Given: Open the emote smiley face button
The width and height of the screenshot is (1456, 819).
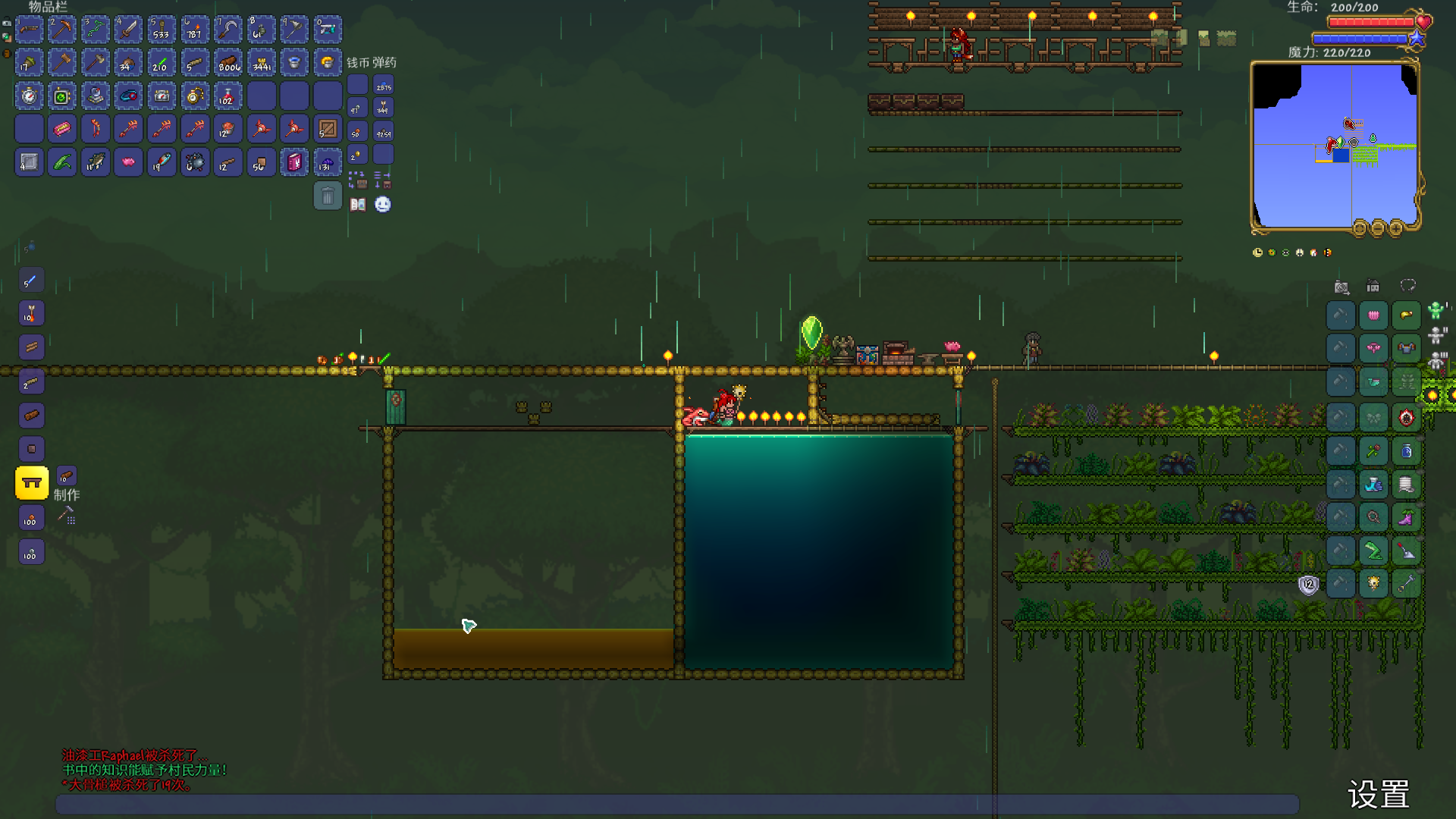Looking at the screenshot, I should tap(383, 205).
